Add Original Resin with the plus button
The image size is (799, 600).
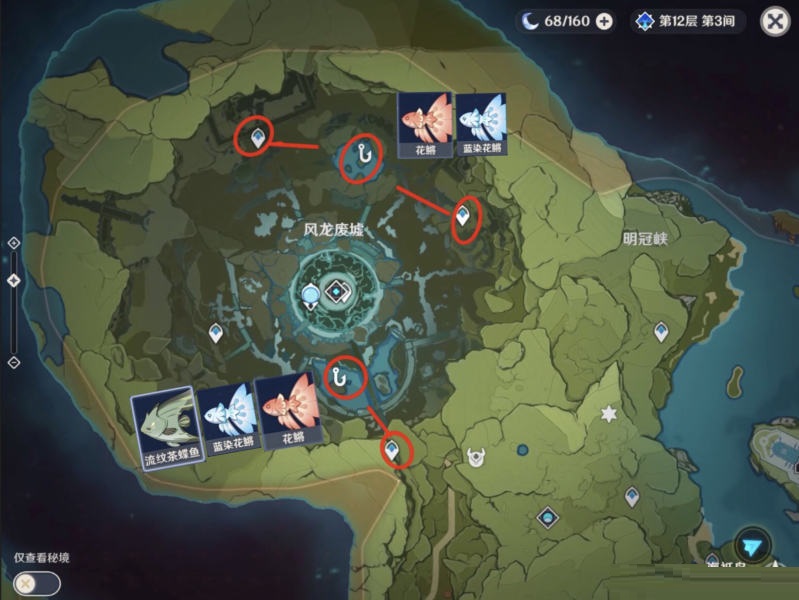[x=604, y=21]
